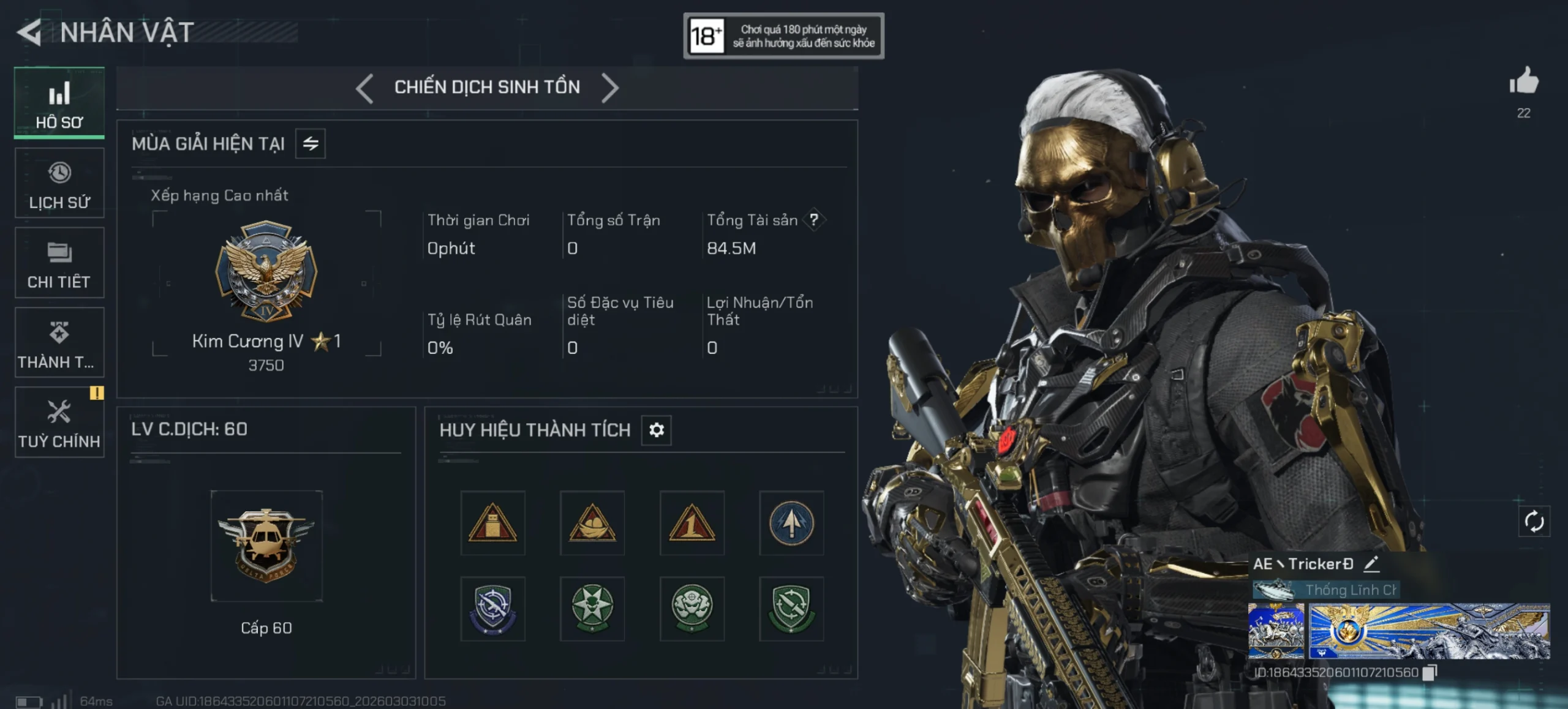The height and width of the screenshot is (709, 1568).
Task: Open the blue and gold banner card
Action: coord(1429,631)
